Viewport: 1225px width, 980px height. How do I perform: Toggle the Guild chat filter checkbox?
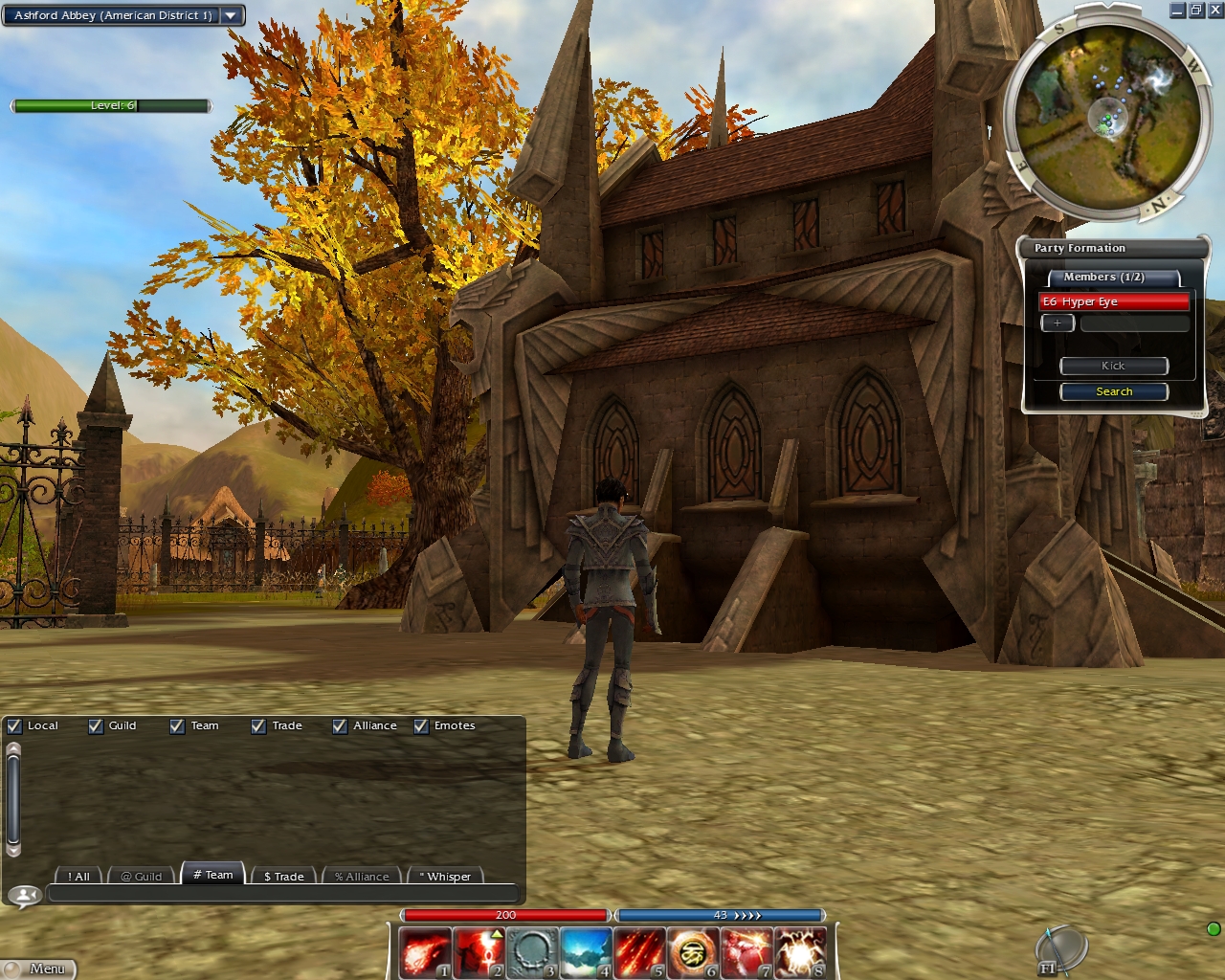(x=96, y=726)
